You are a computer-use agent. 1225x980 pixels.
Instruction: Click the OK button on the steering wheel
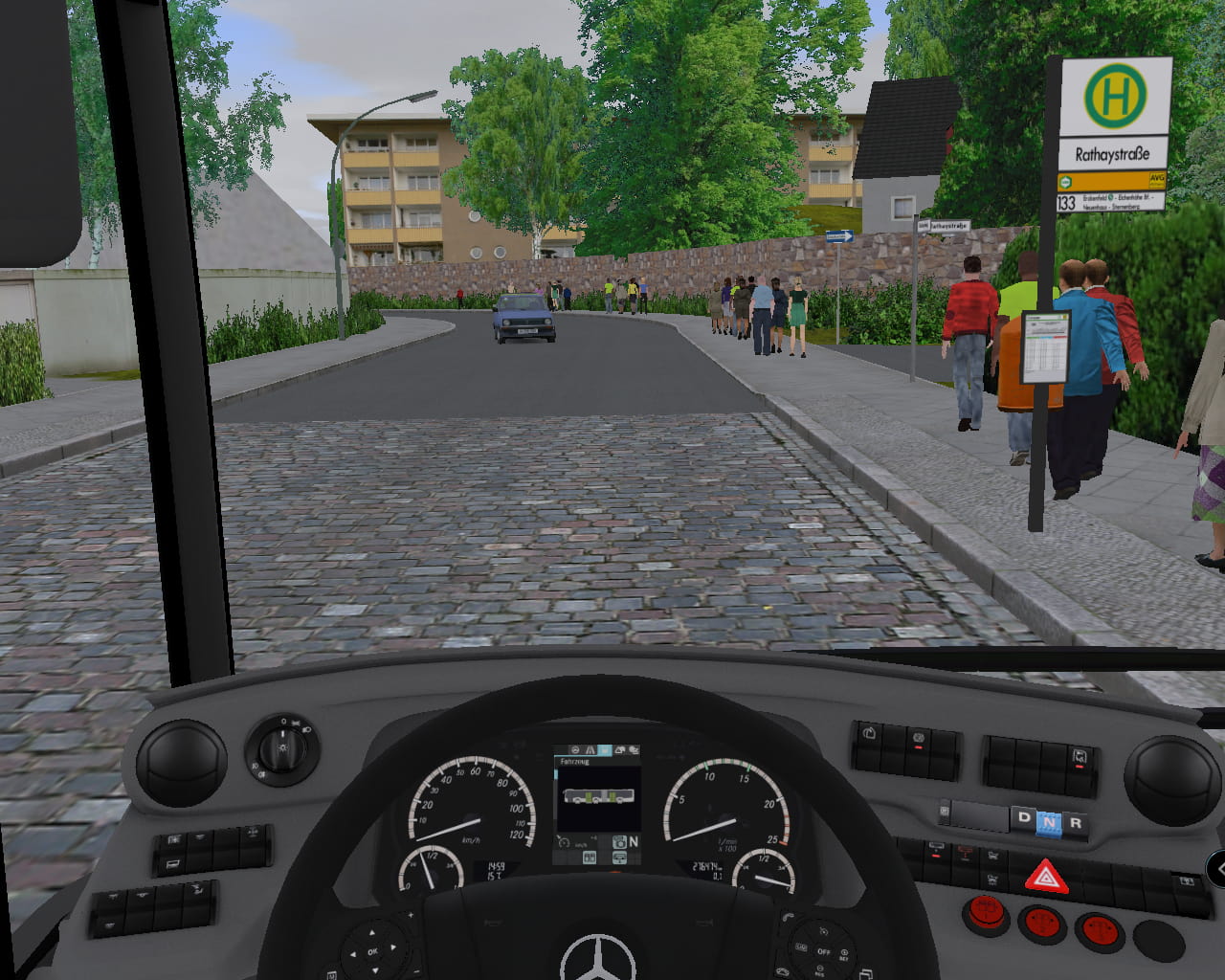373,951
